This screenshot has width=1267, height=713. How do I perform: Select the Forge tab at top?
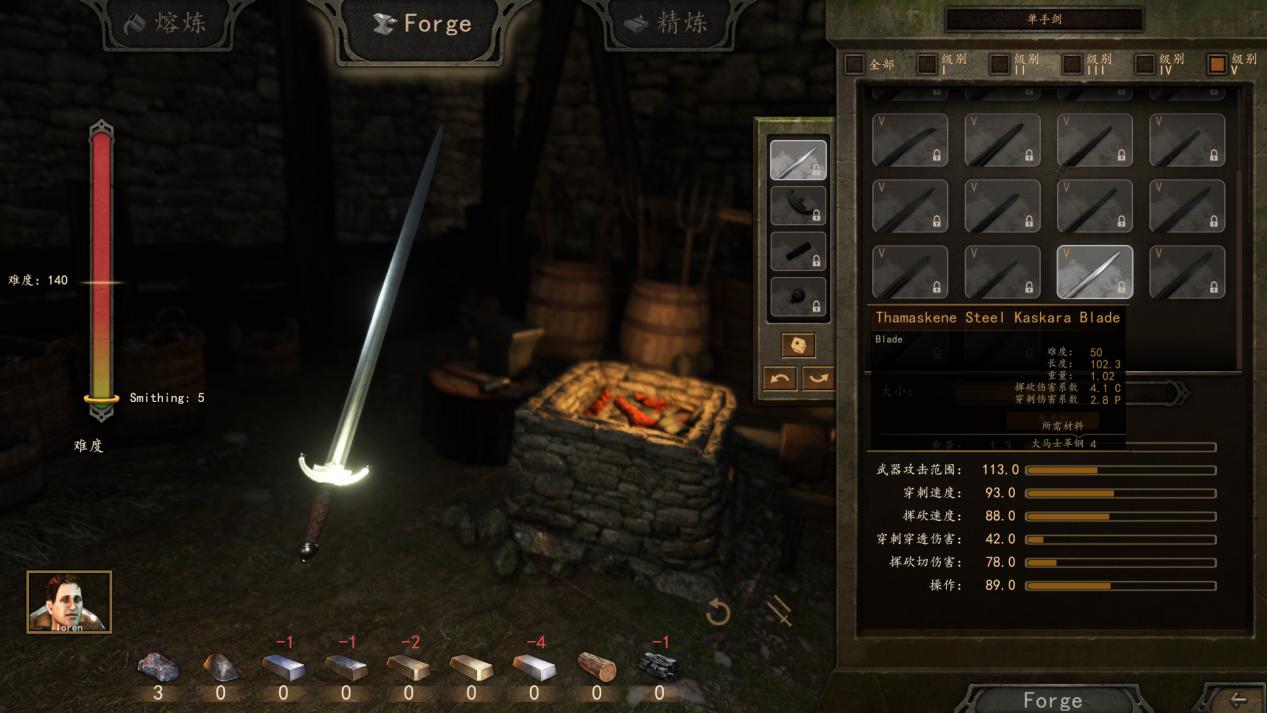[421, 24]
